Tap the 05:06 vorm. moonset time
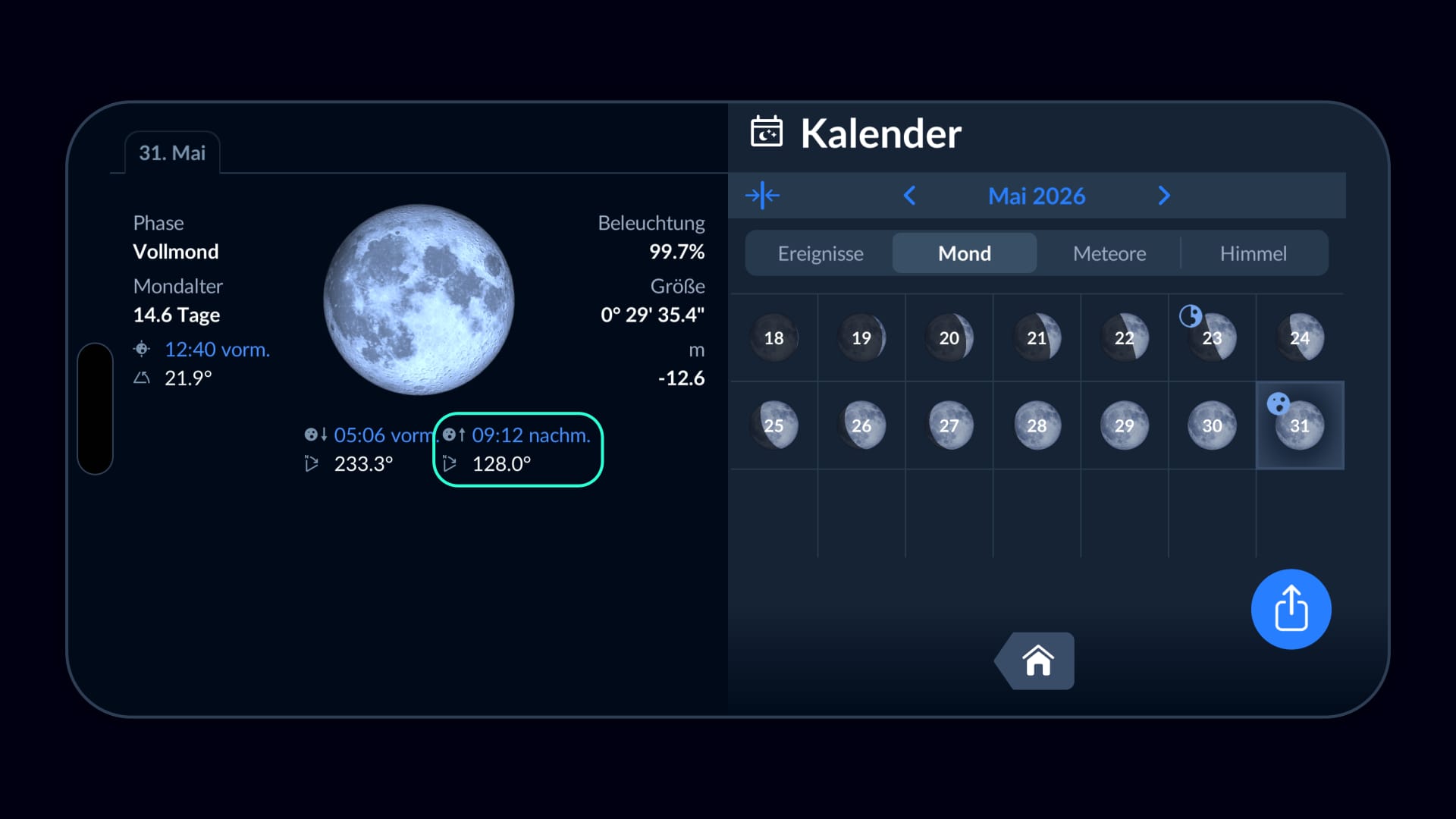Viewport: 1456px width, 819px height. coord(383,435)
